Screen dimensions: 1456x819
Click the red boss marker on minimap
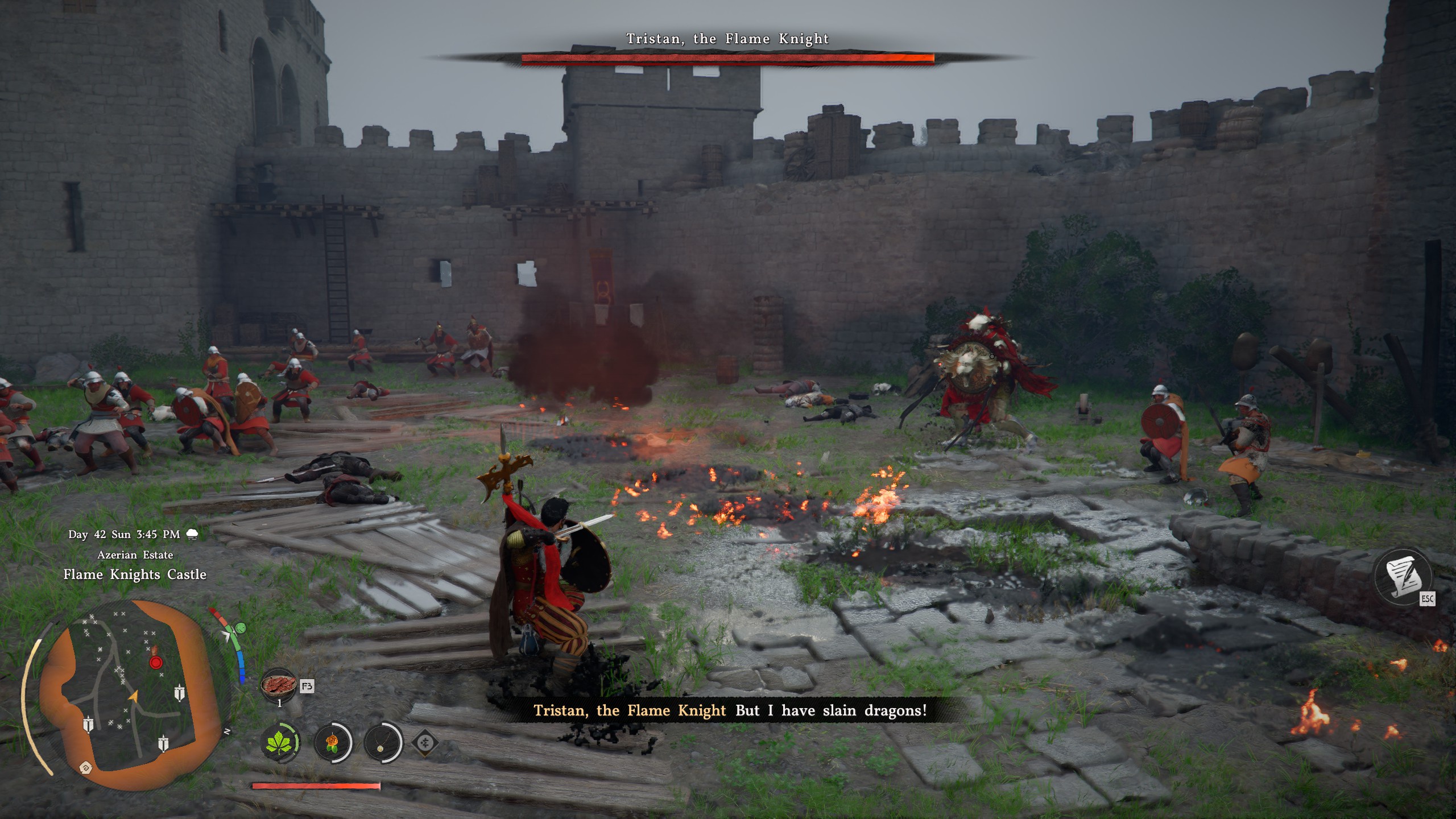tap(155, 663)
